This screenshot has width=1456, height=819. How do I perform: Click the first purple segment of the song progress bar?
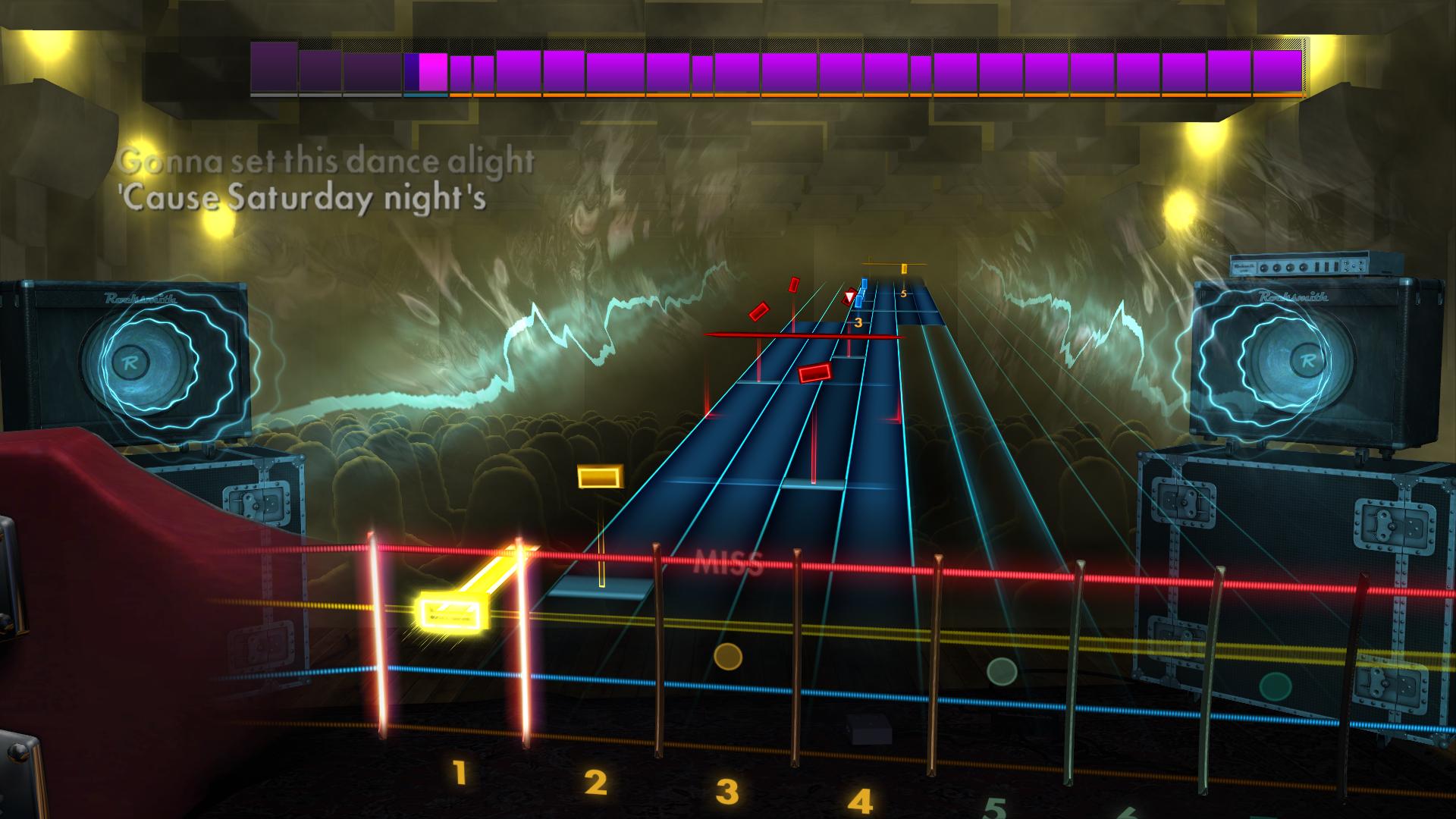(273, 68)
